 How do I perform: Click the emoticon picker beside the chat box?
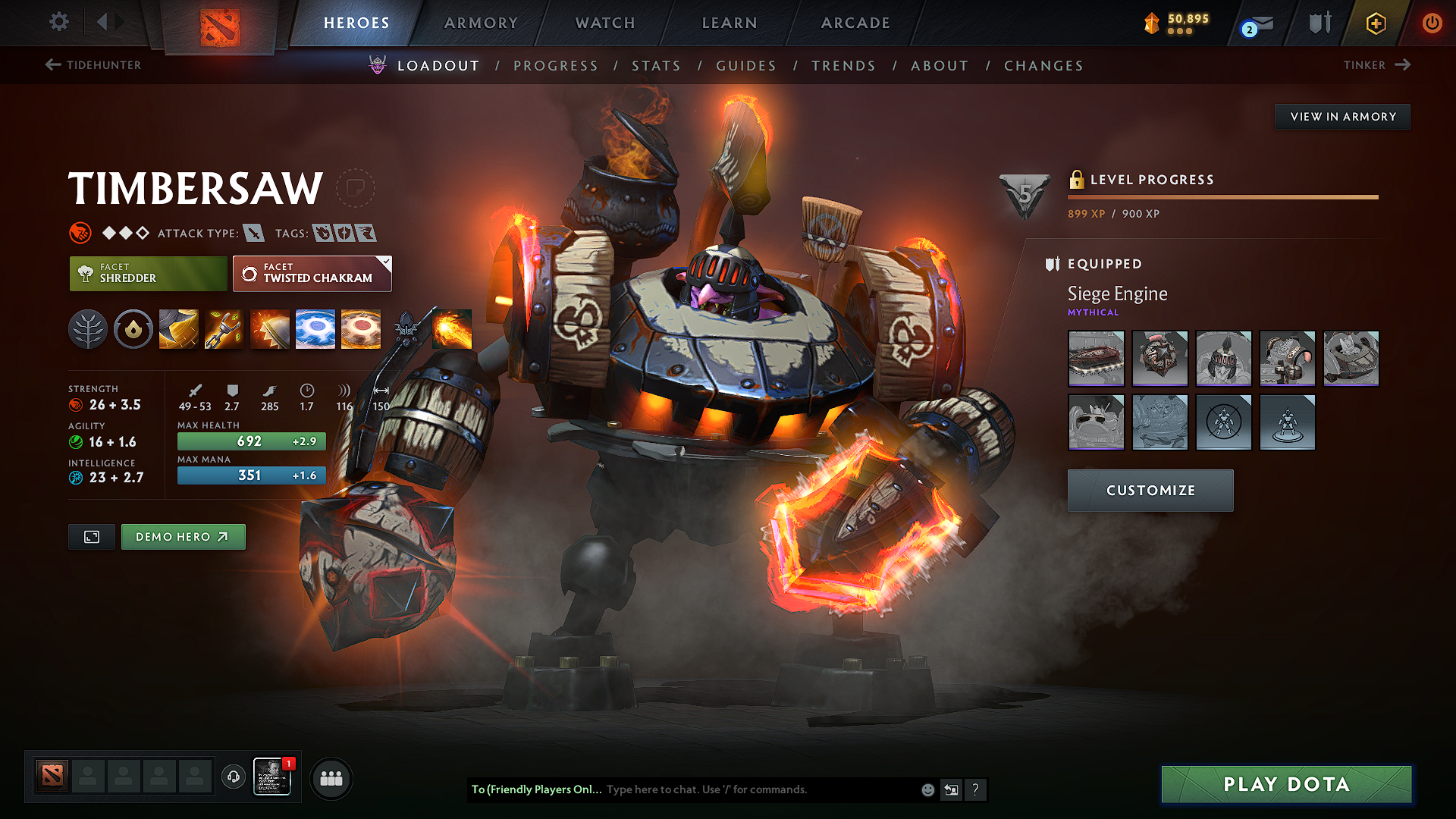[927, 789]
